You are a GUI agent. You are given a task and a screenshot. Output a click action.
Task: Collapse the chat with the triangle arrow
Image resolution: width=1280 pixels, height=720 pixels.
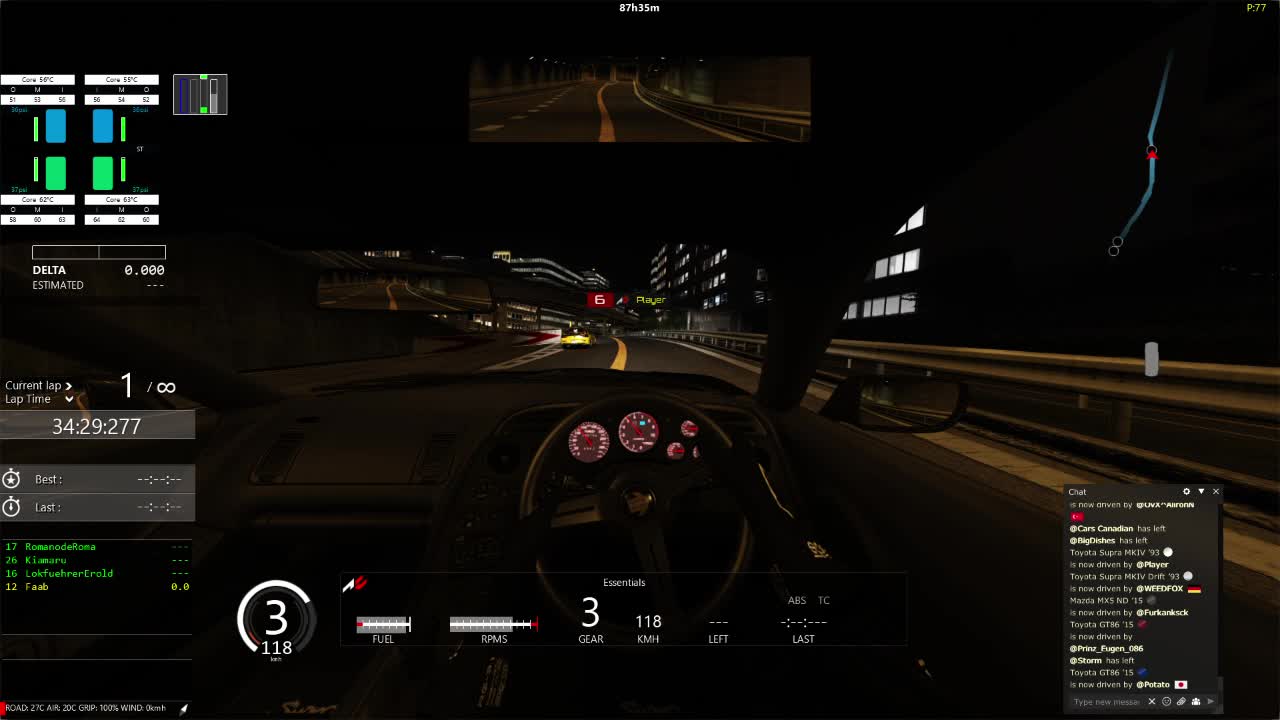point(1201,492)
